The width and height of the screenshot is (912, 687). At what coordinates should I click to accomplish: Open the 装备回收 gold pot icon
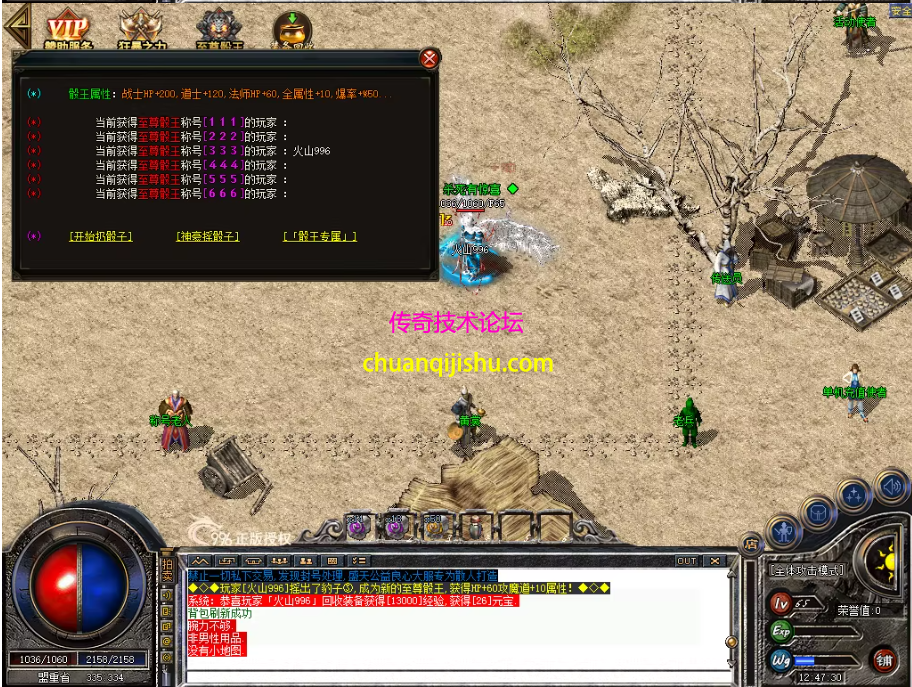[292, 29]
